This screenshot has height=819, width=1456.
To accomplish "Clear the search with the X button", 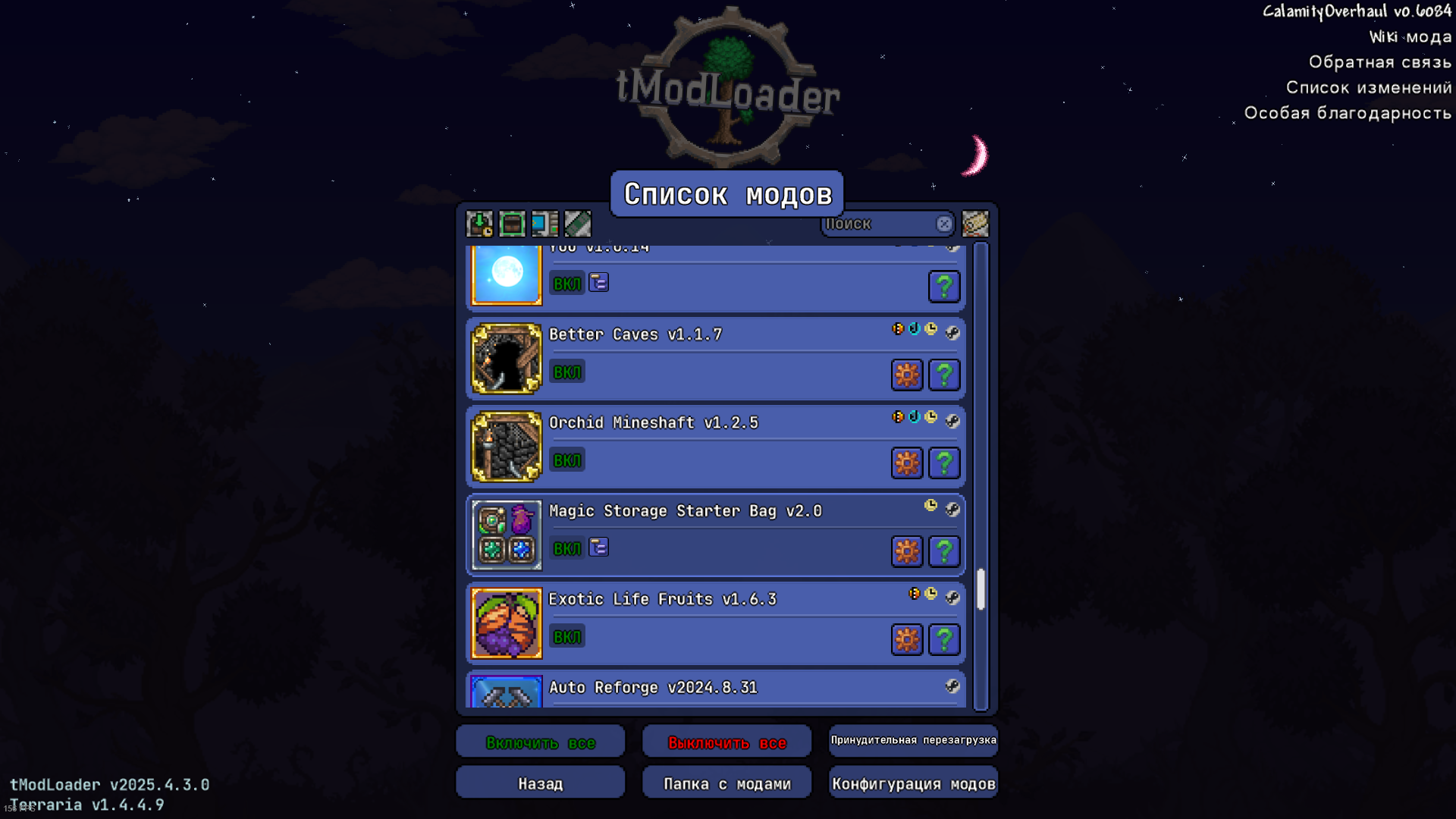I will pyautogui.click(x=943, y=224).
